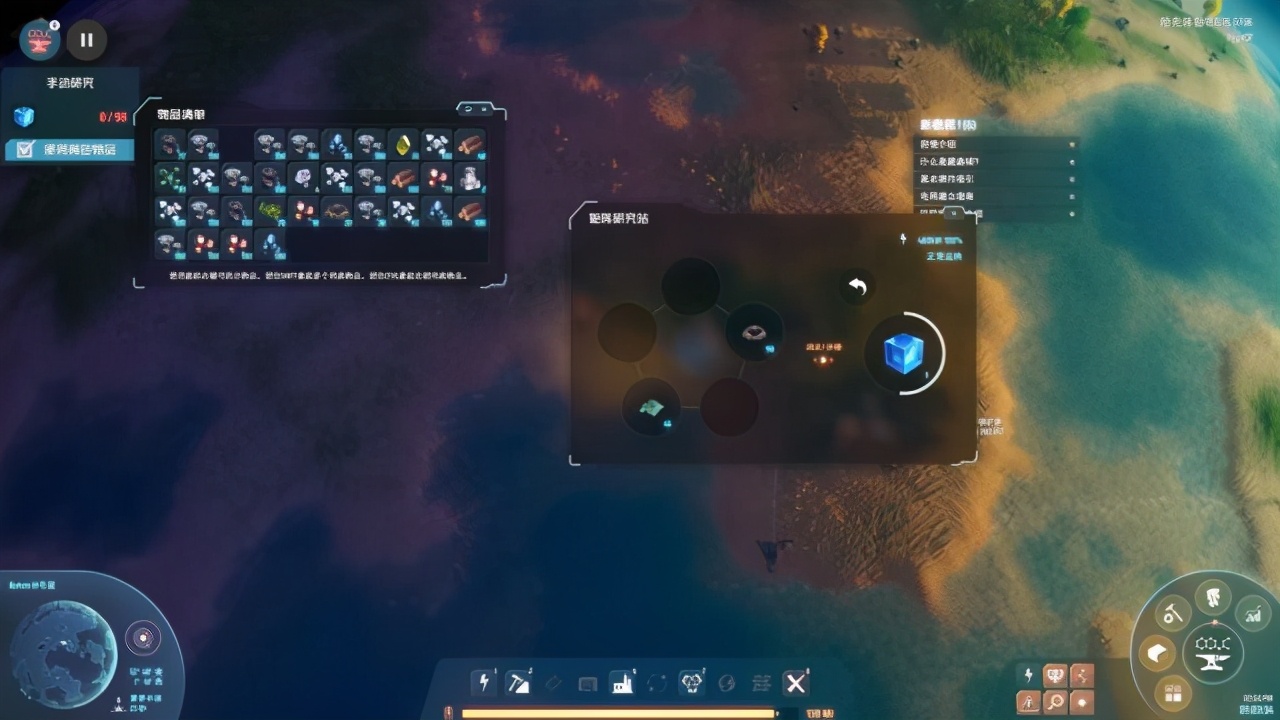Screen dimensions: 1280x720
Task: Click the central anvil replicator icon
Action: coord(1212,655)
